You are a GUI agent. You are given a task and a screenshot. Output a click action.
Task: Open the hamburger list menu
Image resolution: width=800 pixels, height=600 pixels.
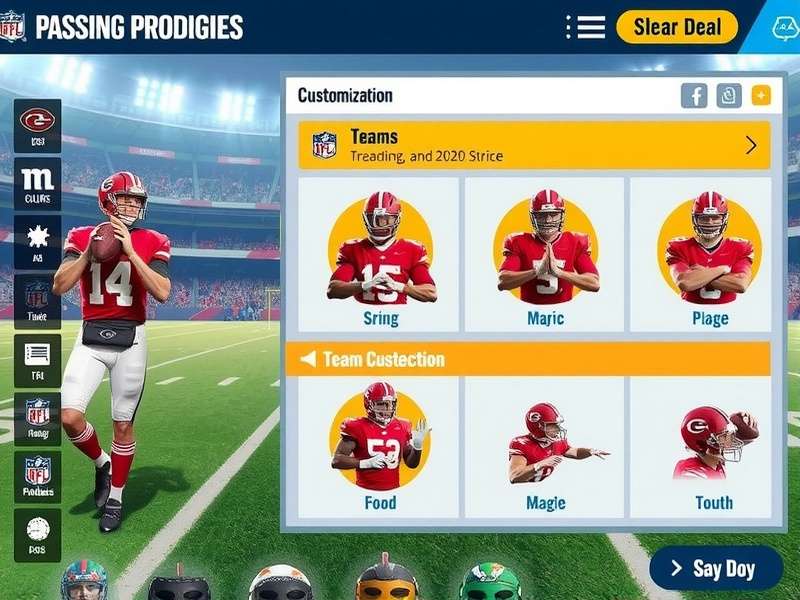click(586, 27)
